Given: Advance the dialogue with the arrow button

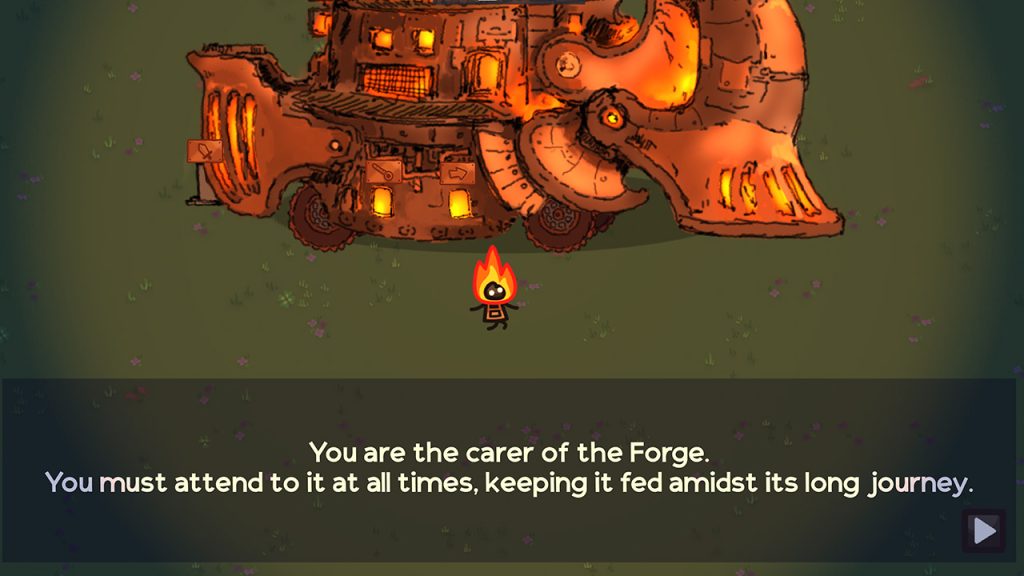Looking at the screenshot, I should click(984, 531).
